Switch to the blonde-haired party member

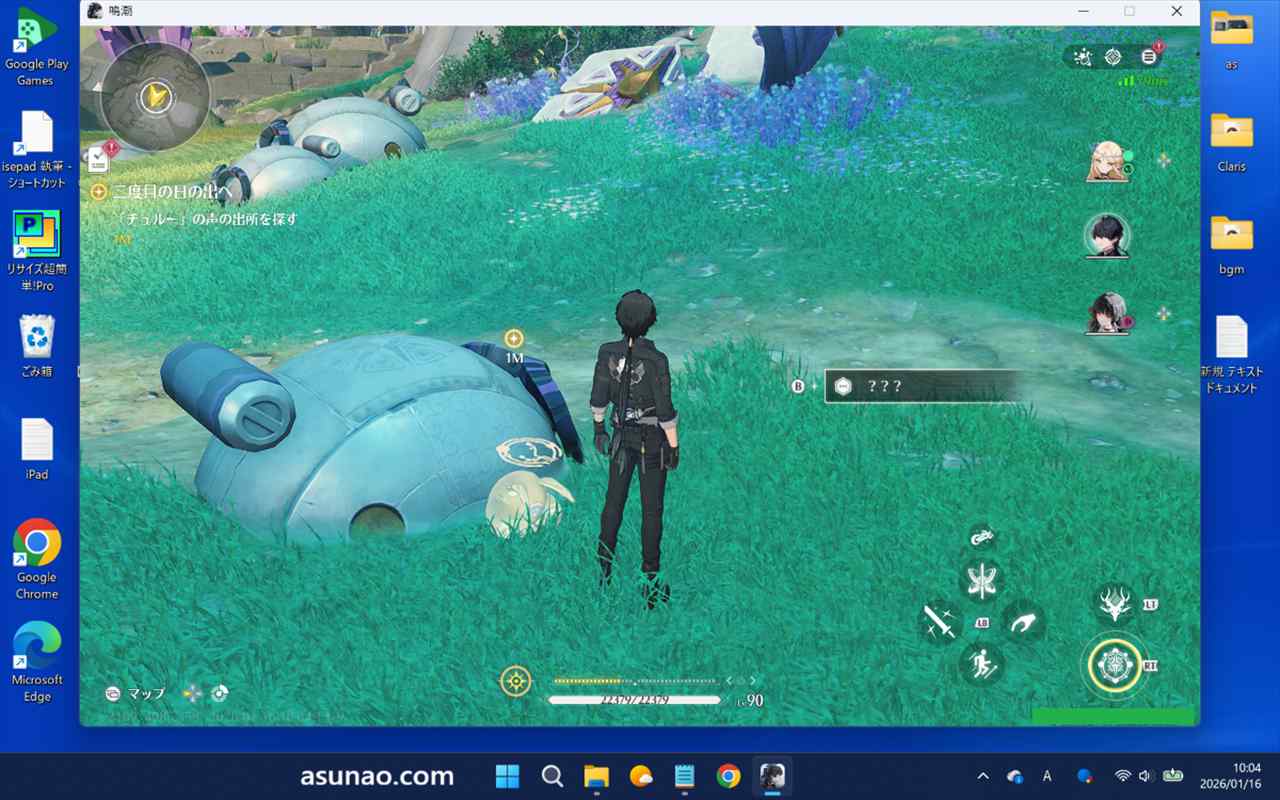coord(1107,162)
